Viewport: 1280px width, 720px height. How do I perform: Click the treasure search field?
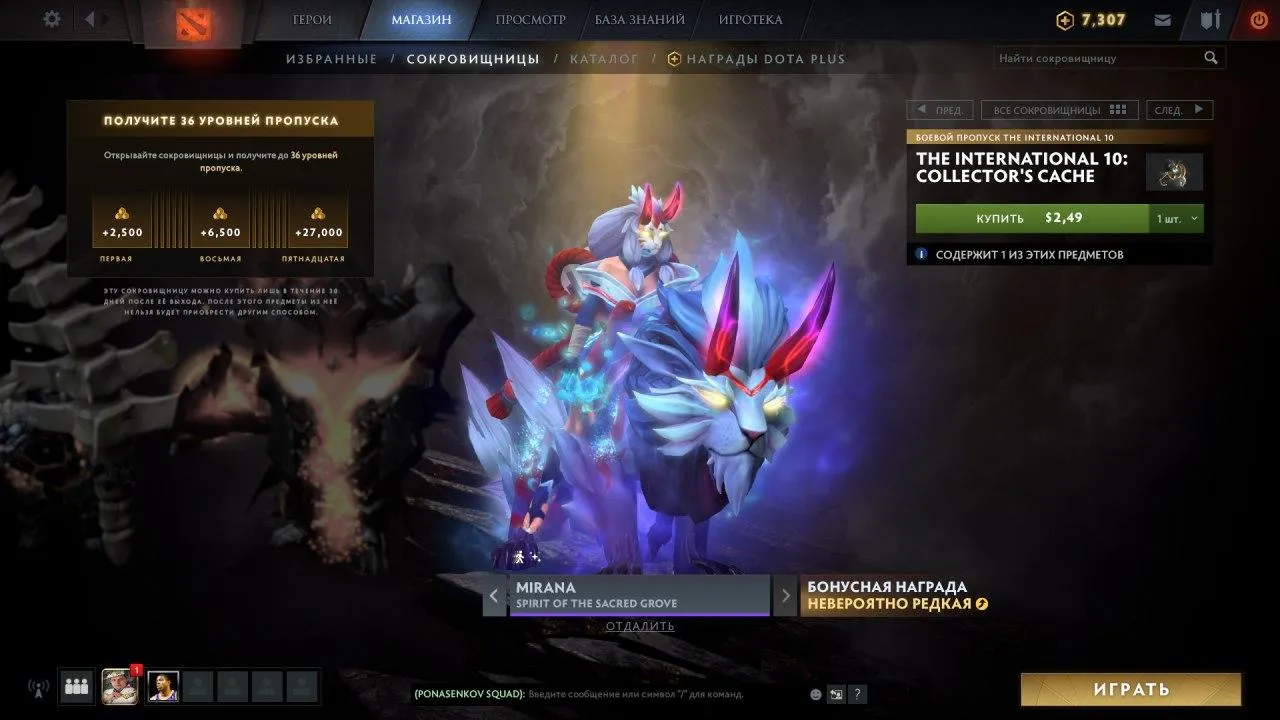(1098, 58)
